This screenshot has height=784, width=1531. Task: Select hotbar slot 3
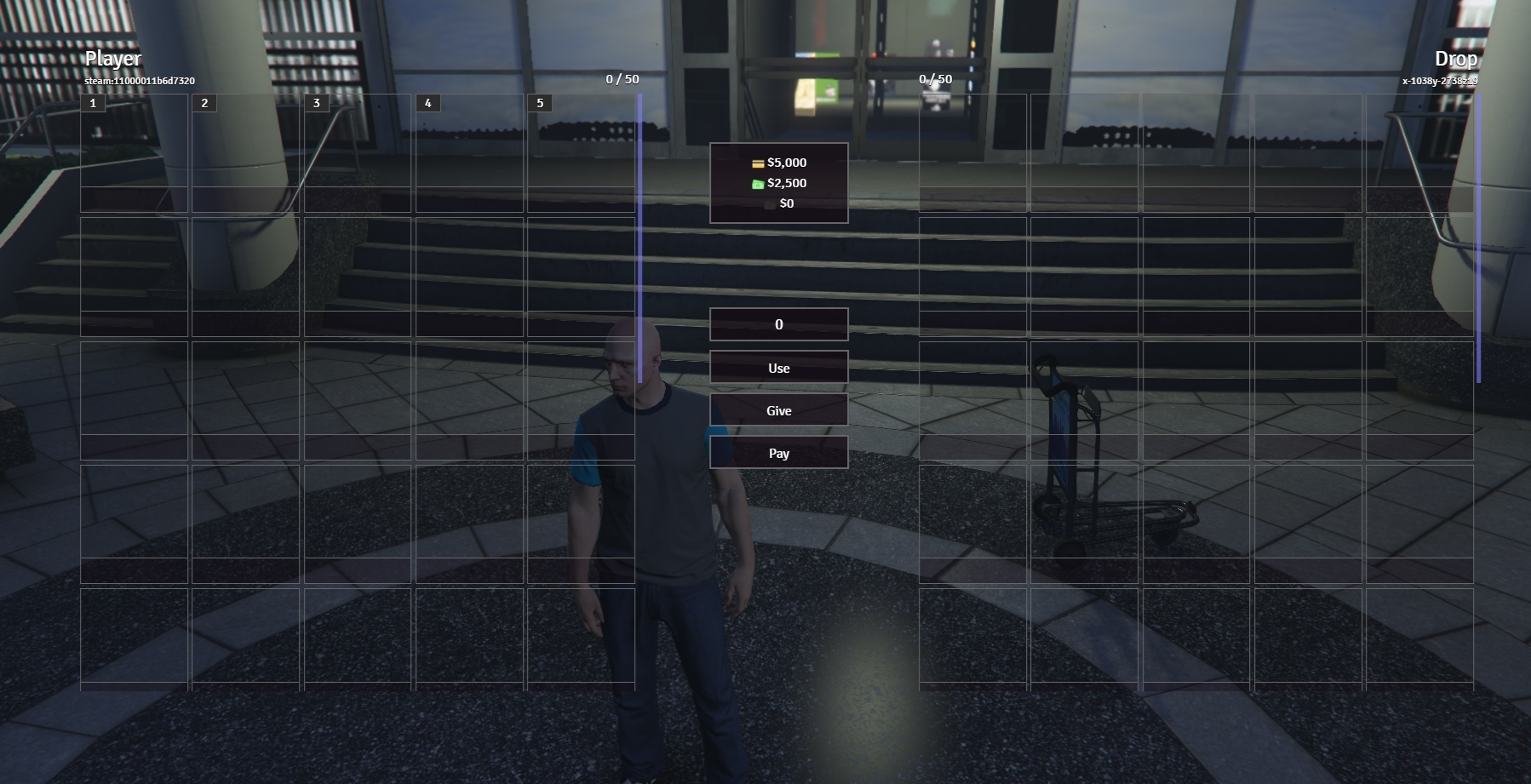[x=316, y=102]
